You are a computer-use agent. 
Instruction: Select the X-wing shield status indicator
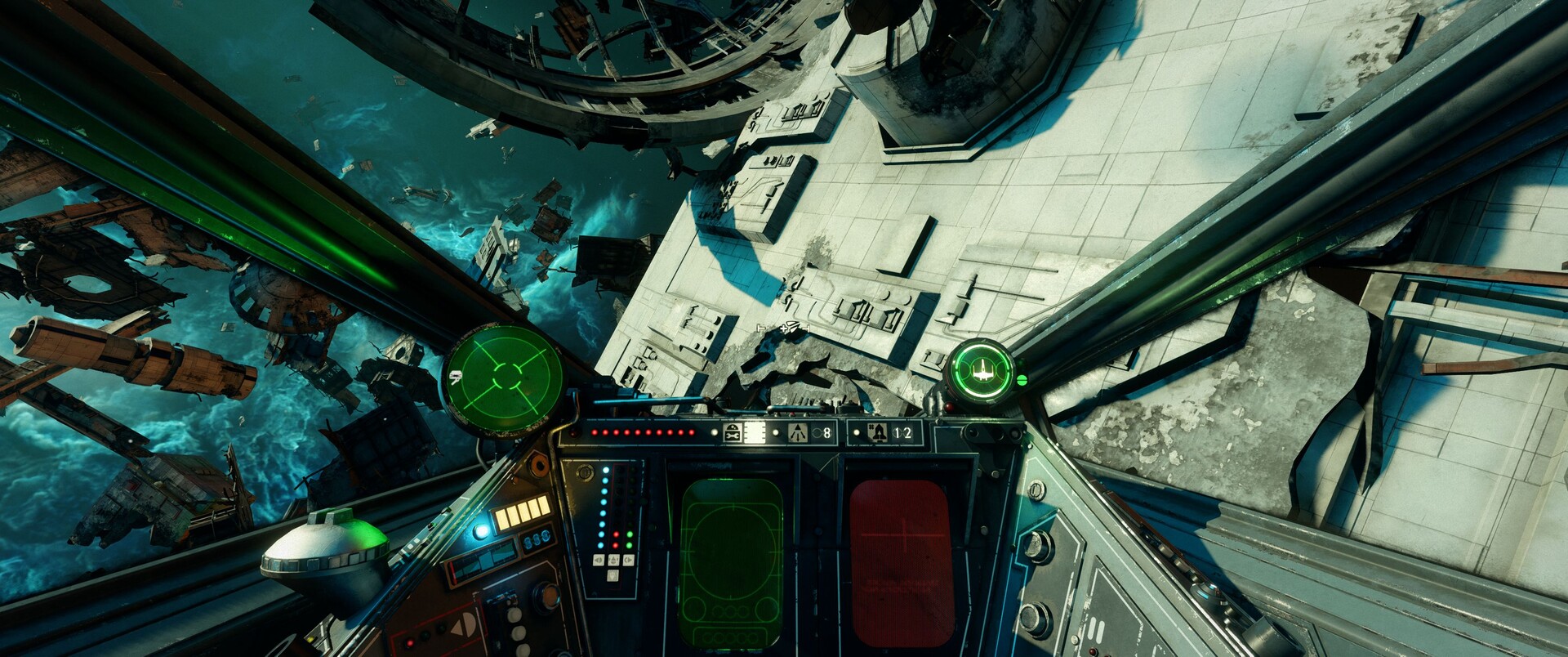click(981, 373)
